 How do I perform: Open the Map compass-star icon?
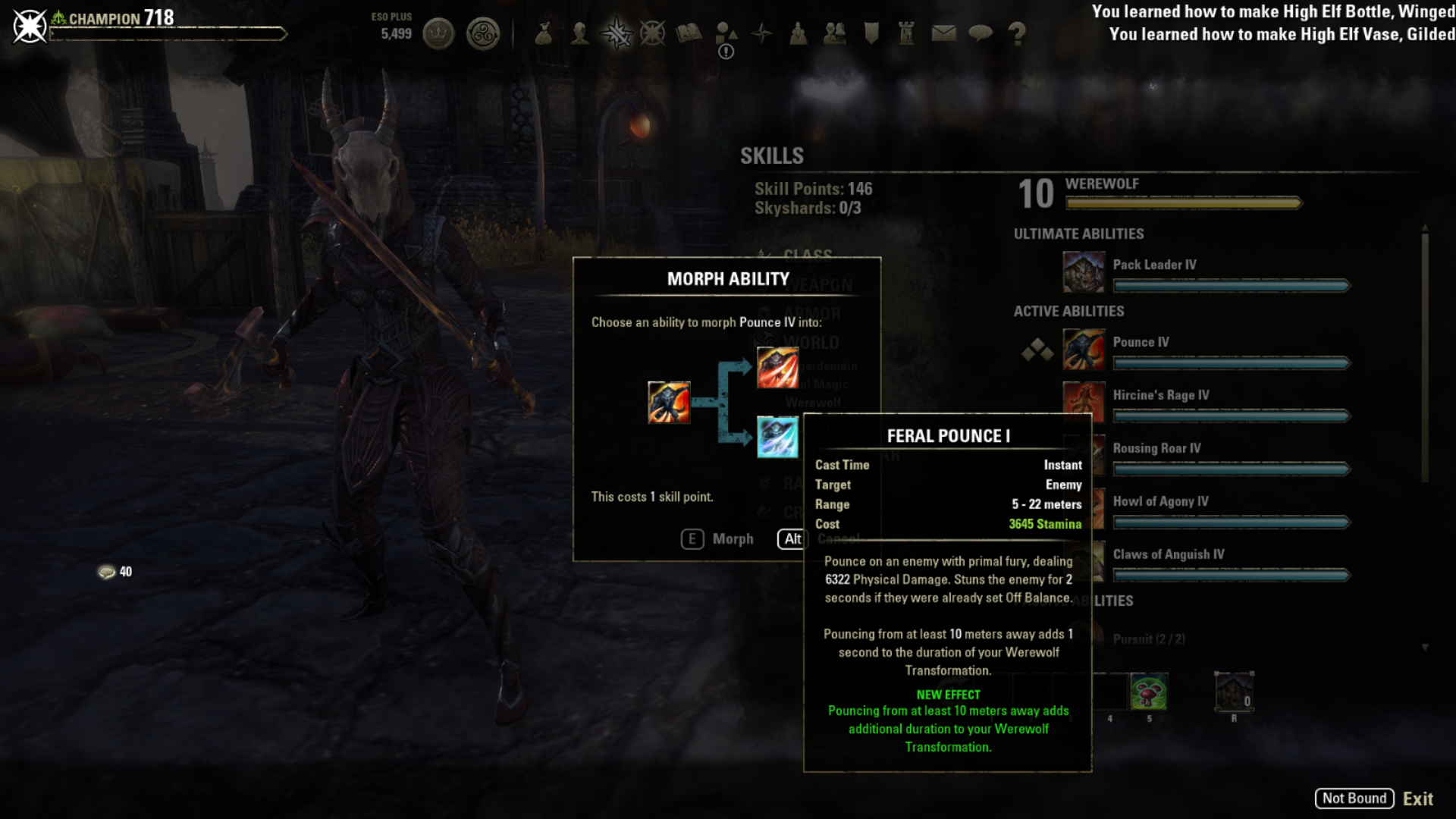click(x=762, y=33)
